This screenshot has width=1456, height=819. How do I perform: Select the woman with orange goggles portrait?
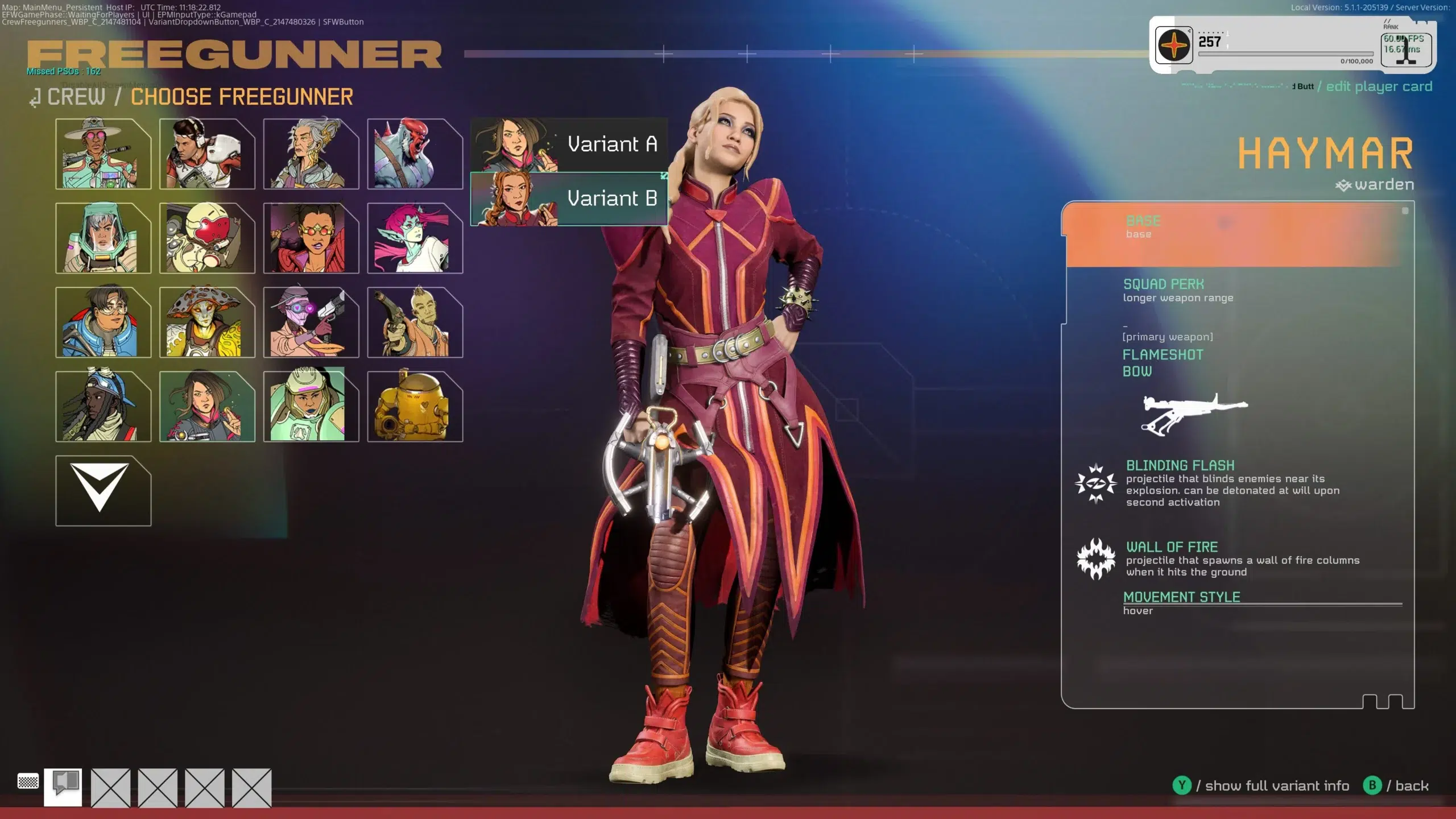click(x=311, y=238)
